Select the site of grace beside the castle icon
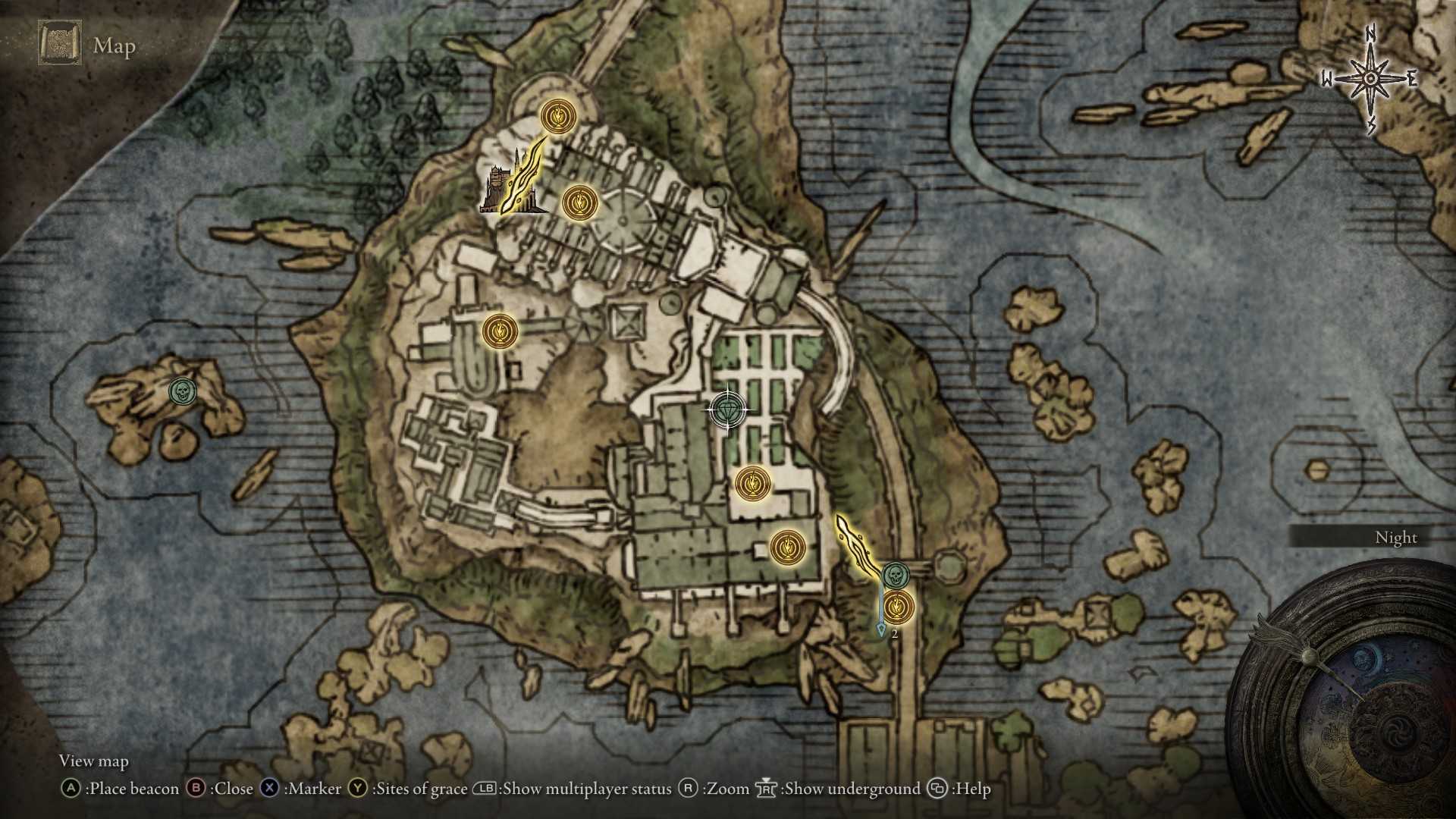Image resolution: width=1456 pixels, height=819 pixels. coord(580,203)
